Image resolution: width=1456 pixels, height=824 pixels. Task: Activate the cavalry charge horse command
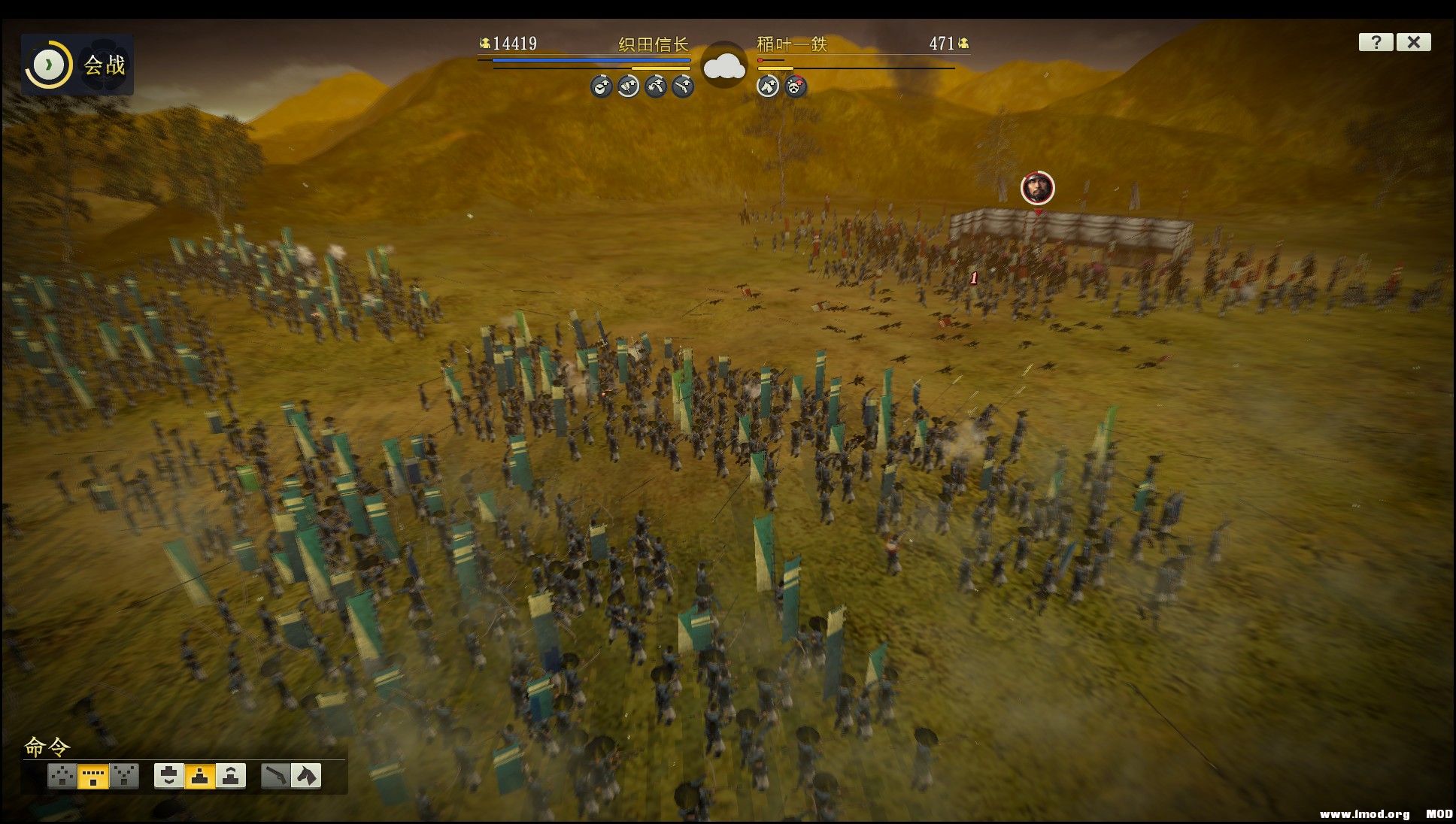tap(306, 776)
